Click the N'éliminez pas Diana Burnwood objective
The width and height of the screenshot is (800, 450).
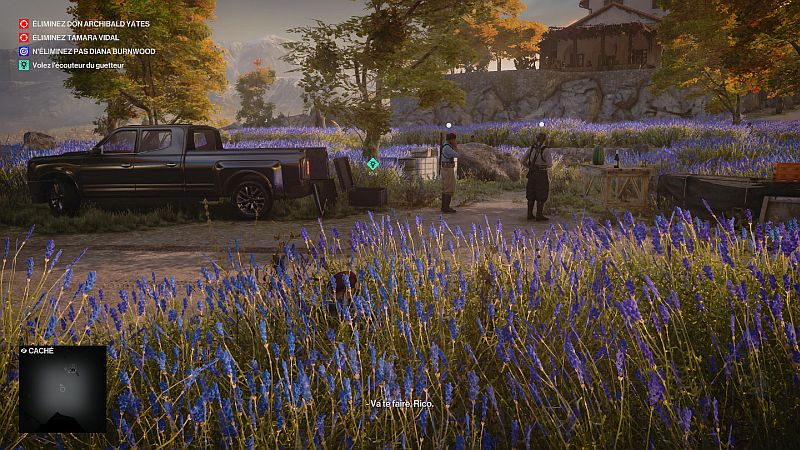(x=93, y=51)
